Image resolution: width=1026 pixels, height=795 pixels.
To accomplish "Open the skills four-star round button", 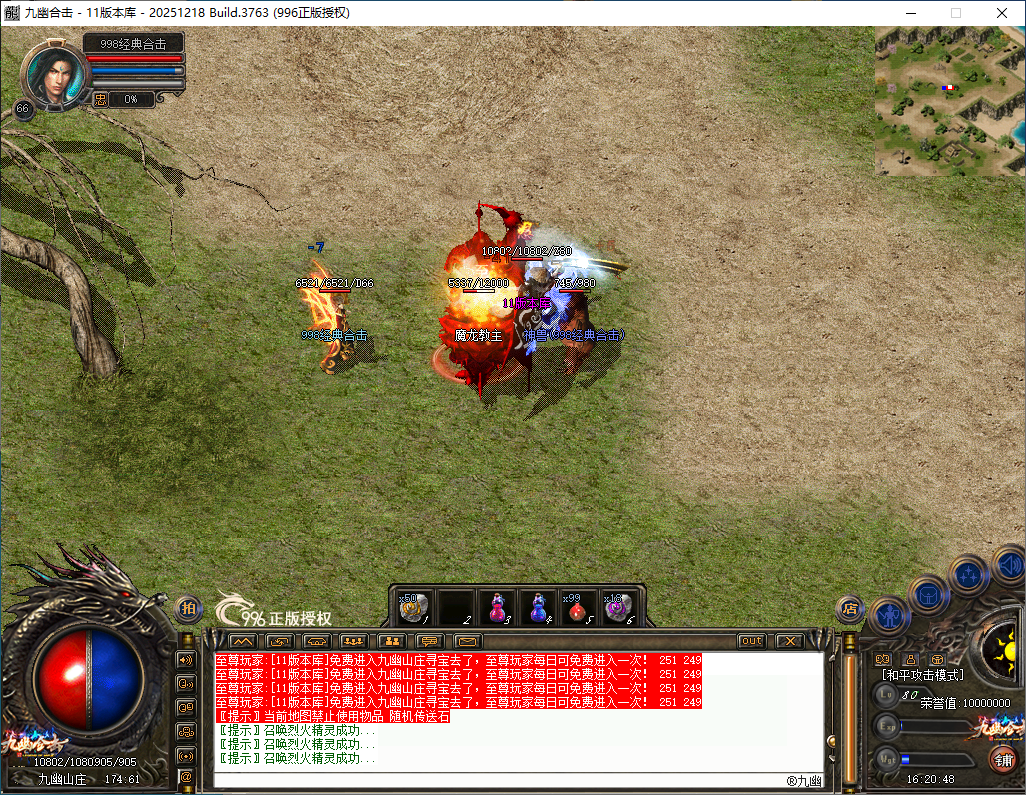I will (969, 575).
